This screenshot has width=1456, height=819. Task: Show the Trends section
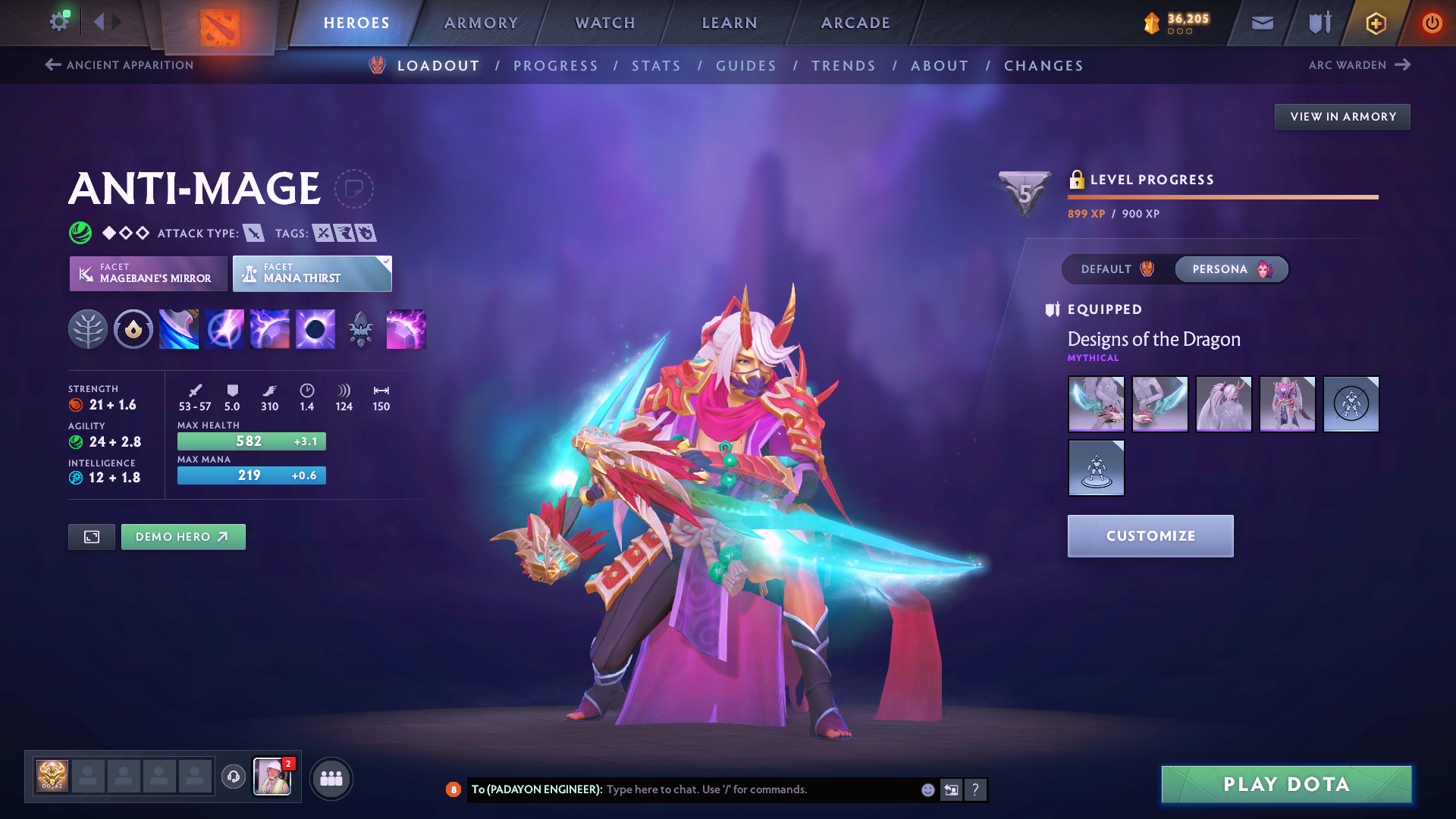[843, 66]
